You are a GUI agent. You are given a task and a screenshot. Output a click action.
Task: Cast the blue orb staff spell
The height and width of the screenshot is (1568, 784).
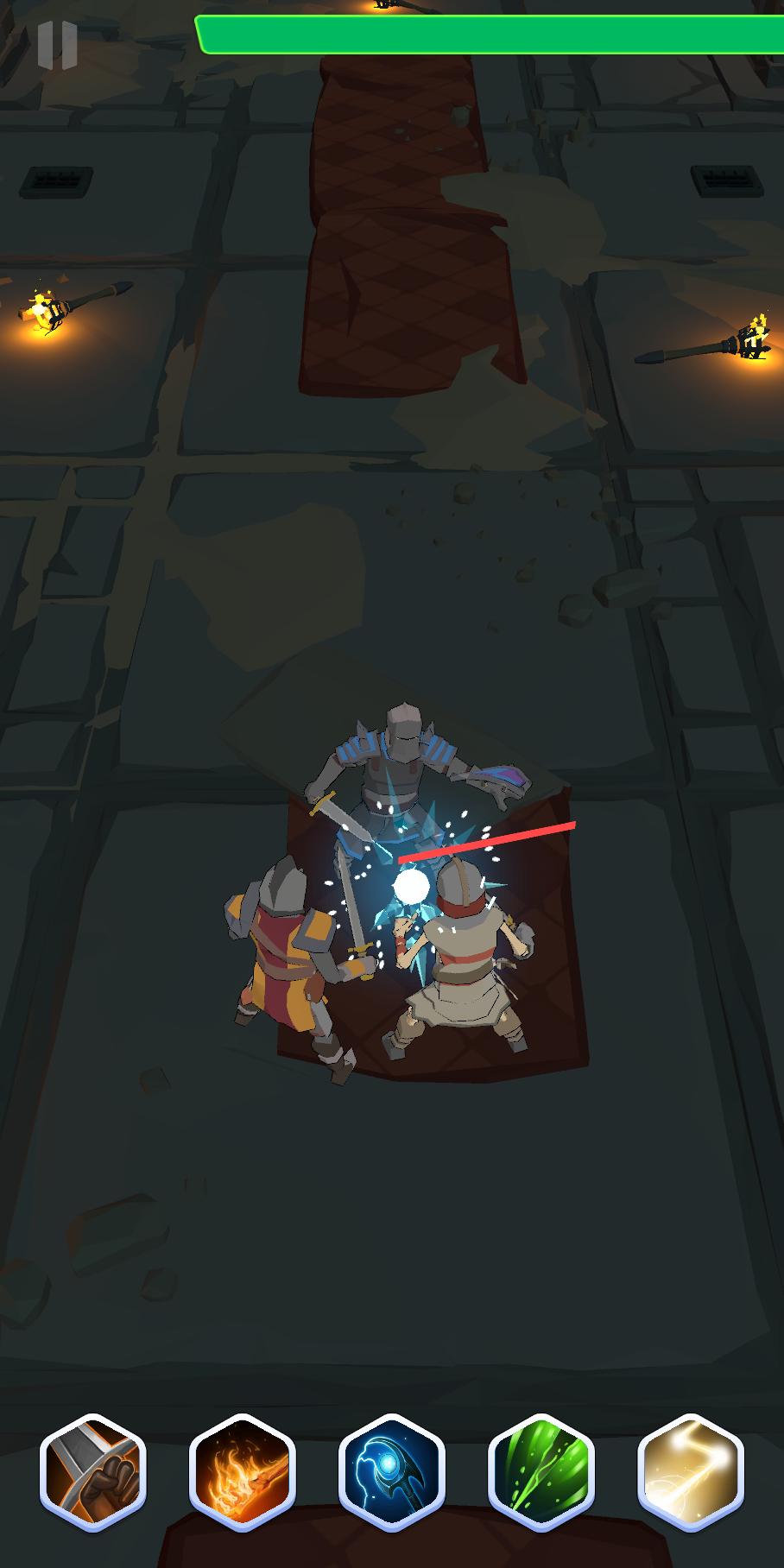tap(392, 1471)
